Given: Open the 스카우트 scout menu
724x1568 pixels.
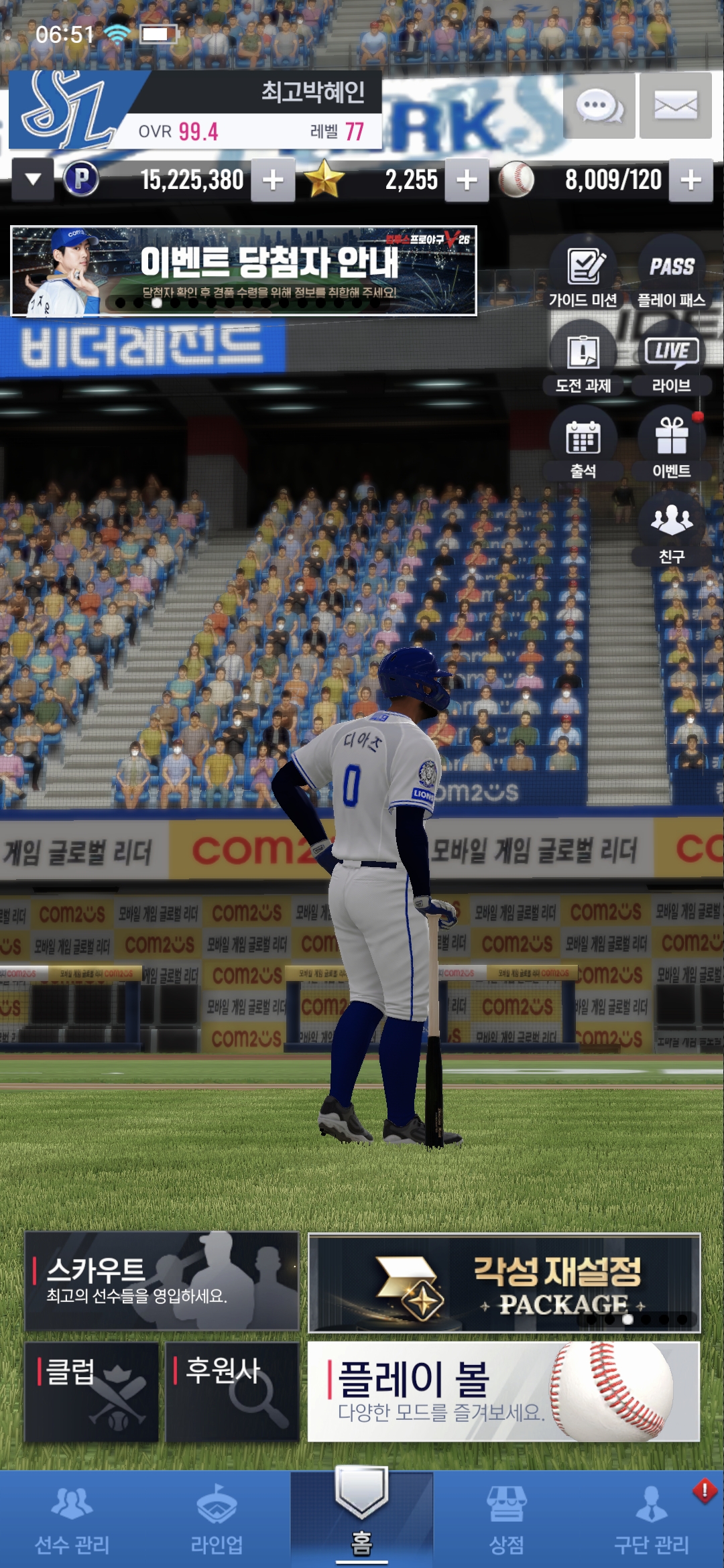Looking at the screenshot, I should point(162,1281).
